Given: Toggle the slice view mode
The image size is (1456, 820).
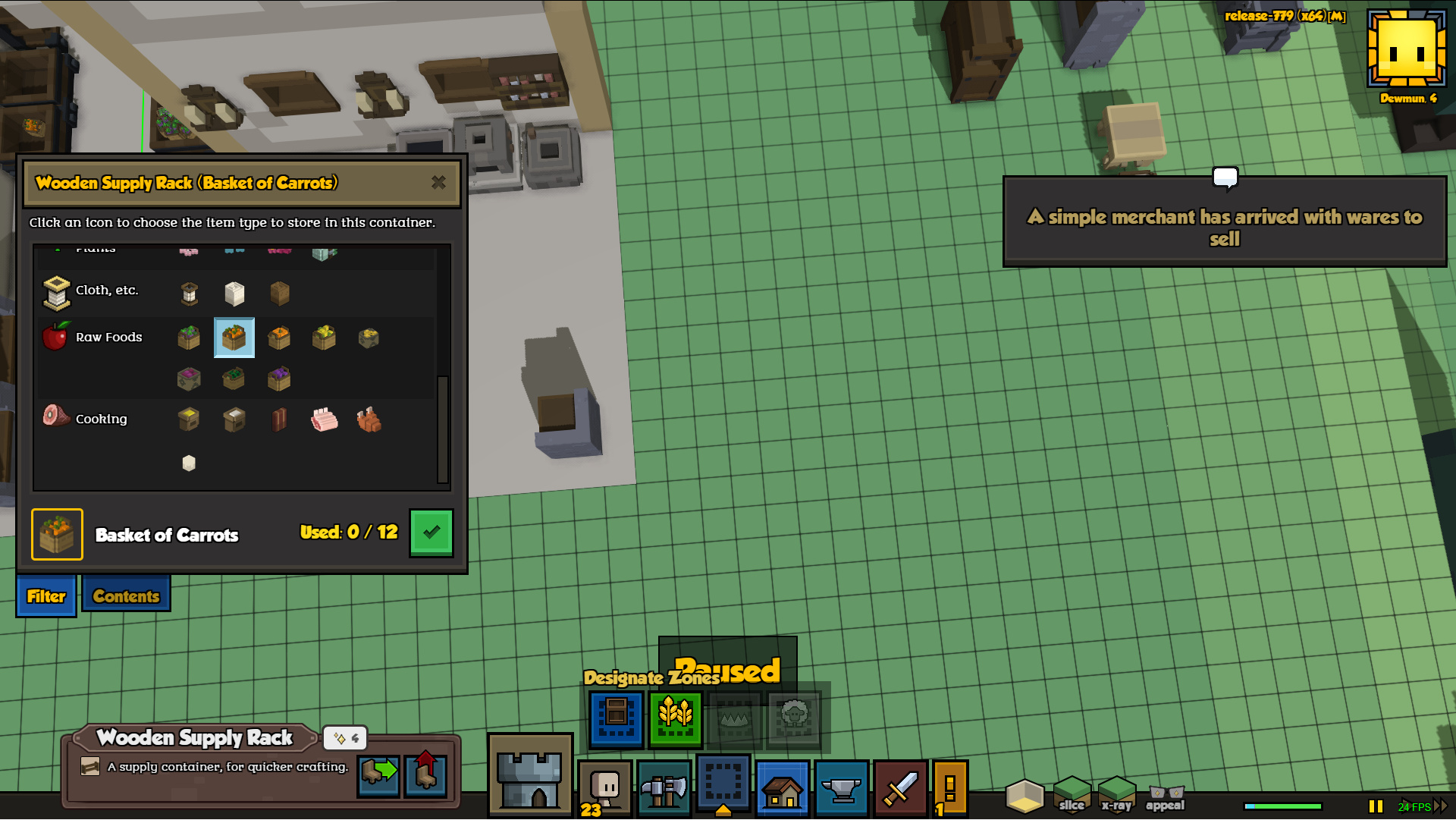Looking at the screenshot, I should tap(1071, 794).
